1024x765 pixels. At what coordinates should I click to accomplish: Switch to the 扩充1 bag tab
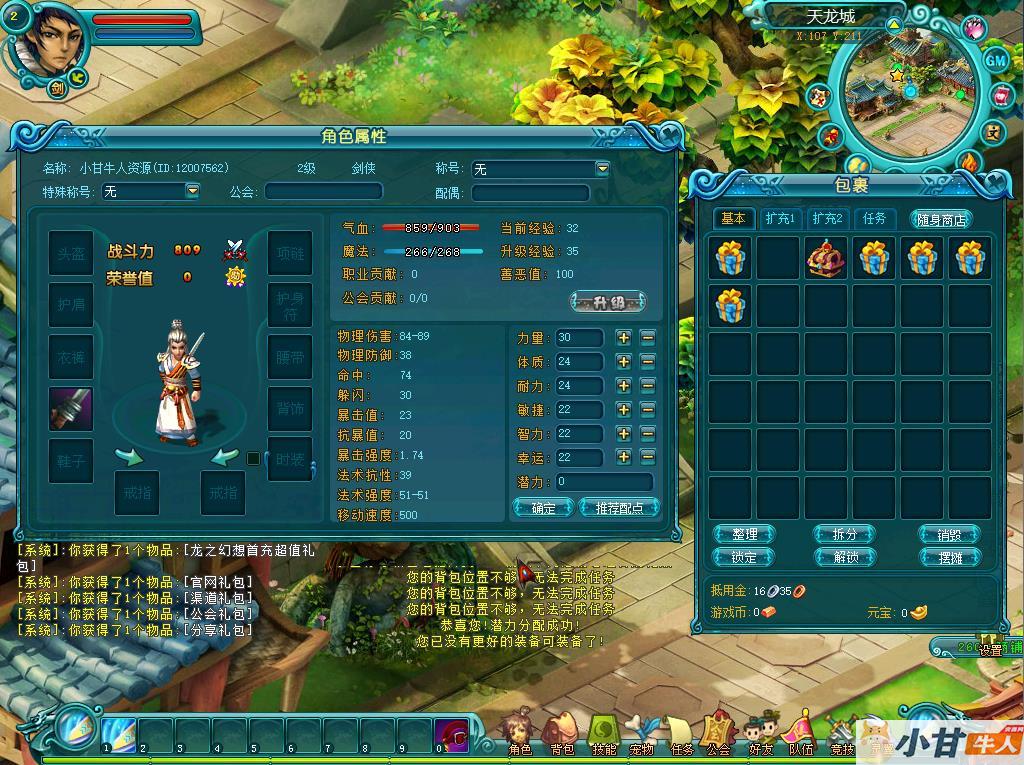[779, 218]
